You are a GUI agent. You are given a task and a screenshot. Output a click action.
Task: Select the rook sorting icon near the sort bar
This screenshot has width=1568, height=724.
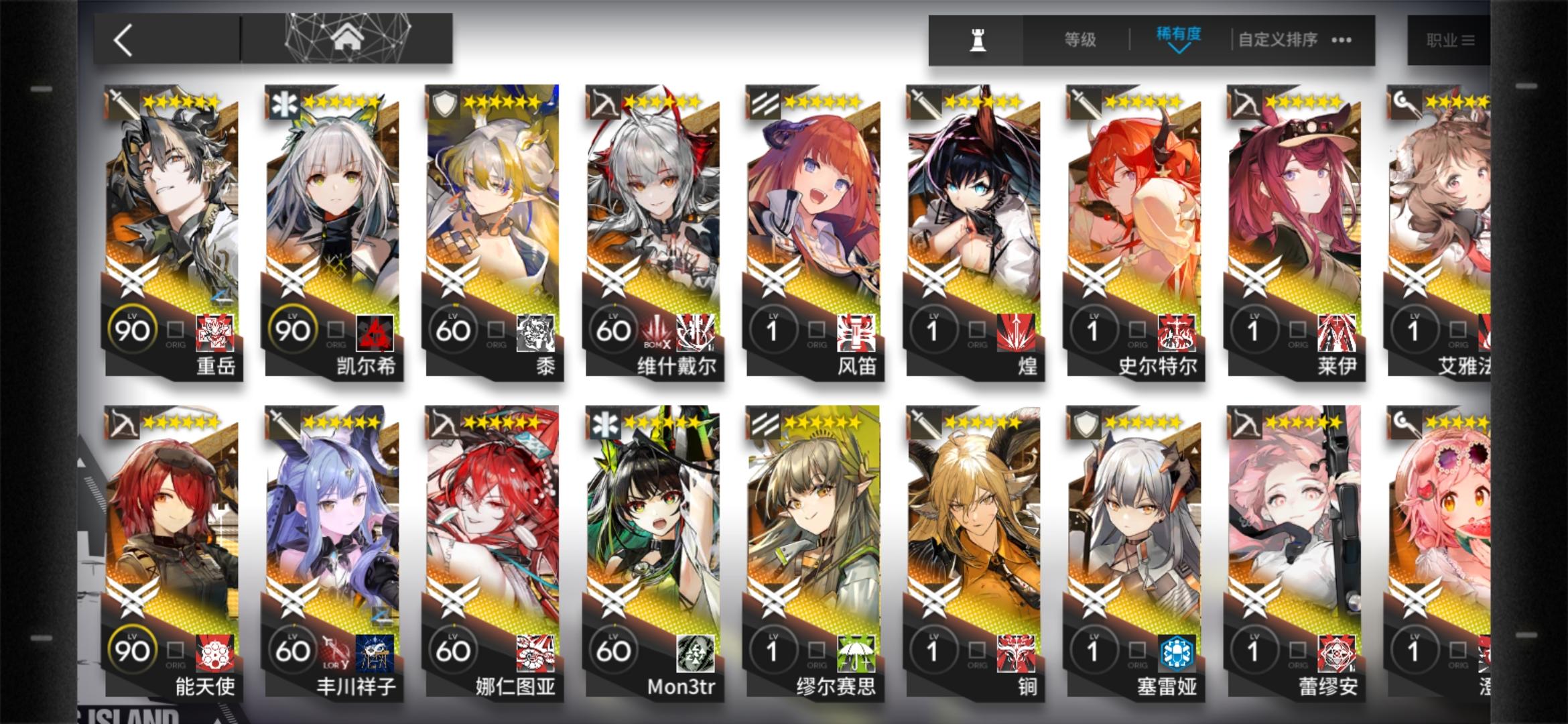click(x=977, y=38)
